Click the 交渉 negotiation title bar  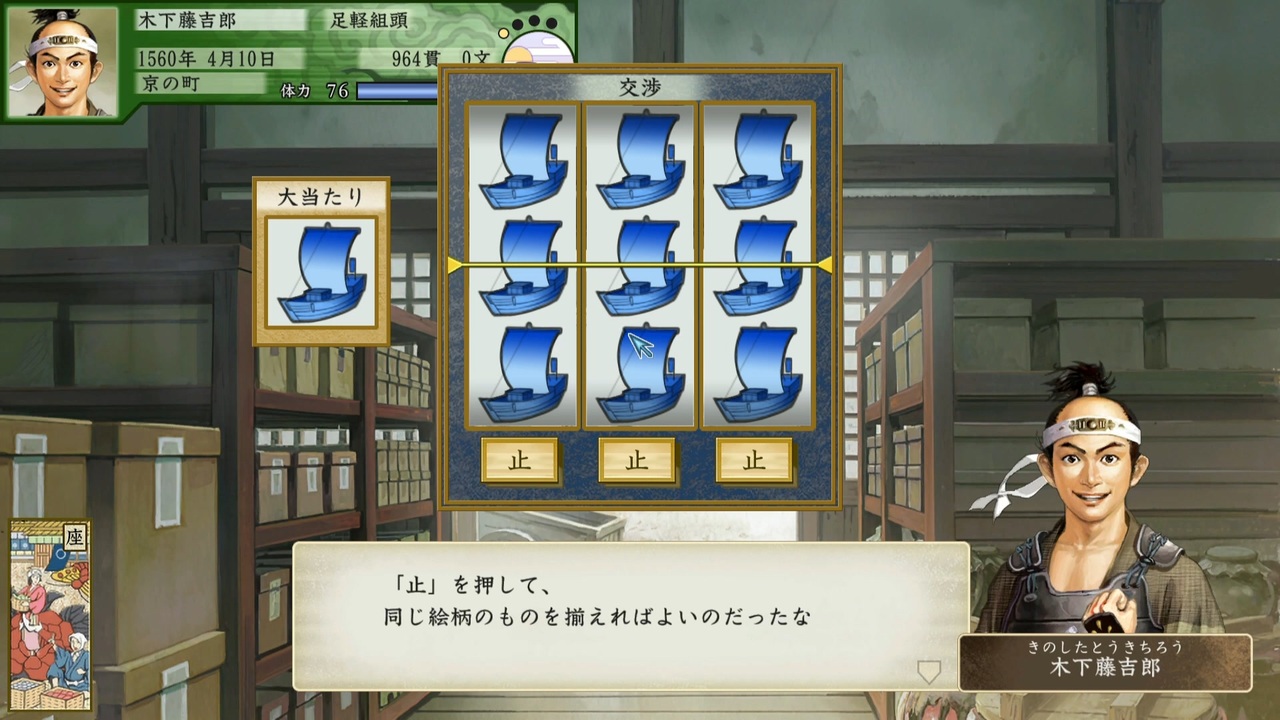coord(638,87)
